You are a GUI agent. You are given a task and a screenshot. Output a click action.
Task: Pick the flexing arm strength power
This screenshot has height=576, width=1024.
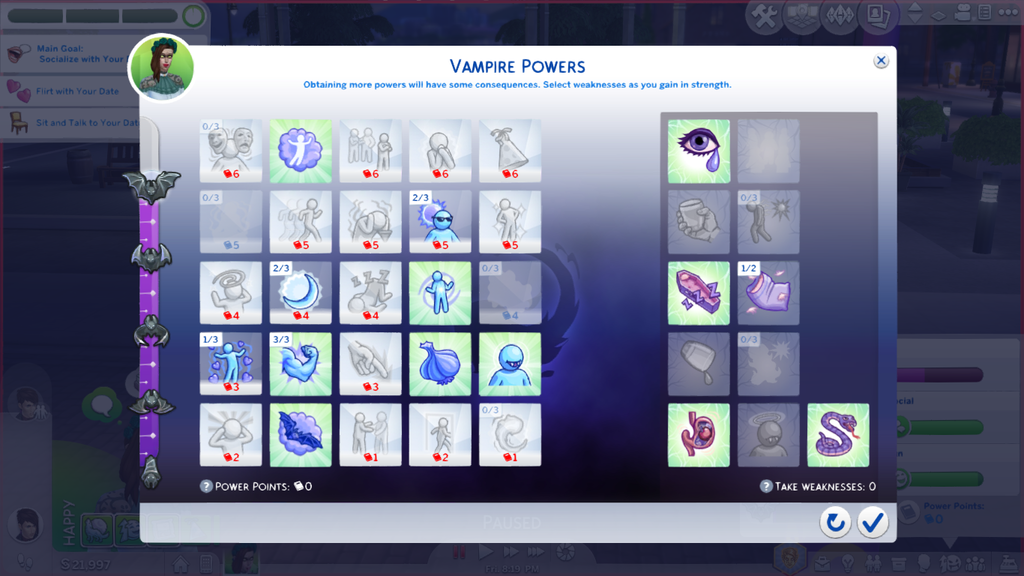300,364
